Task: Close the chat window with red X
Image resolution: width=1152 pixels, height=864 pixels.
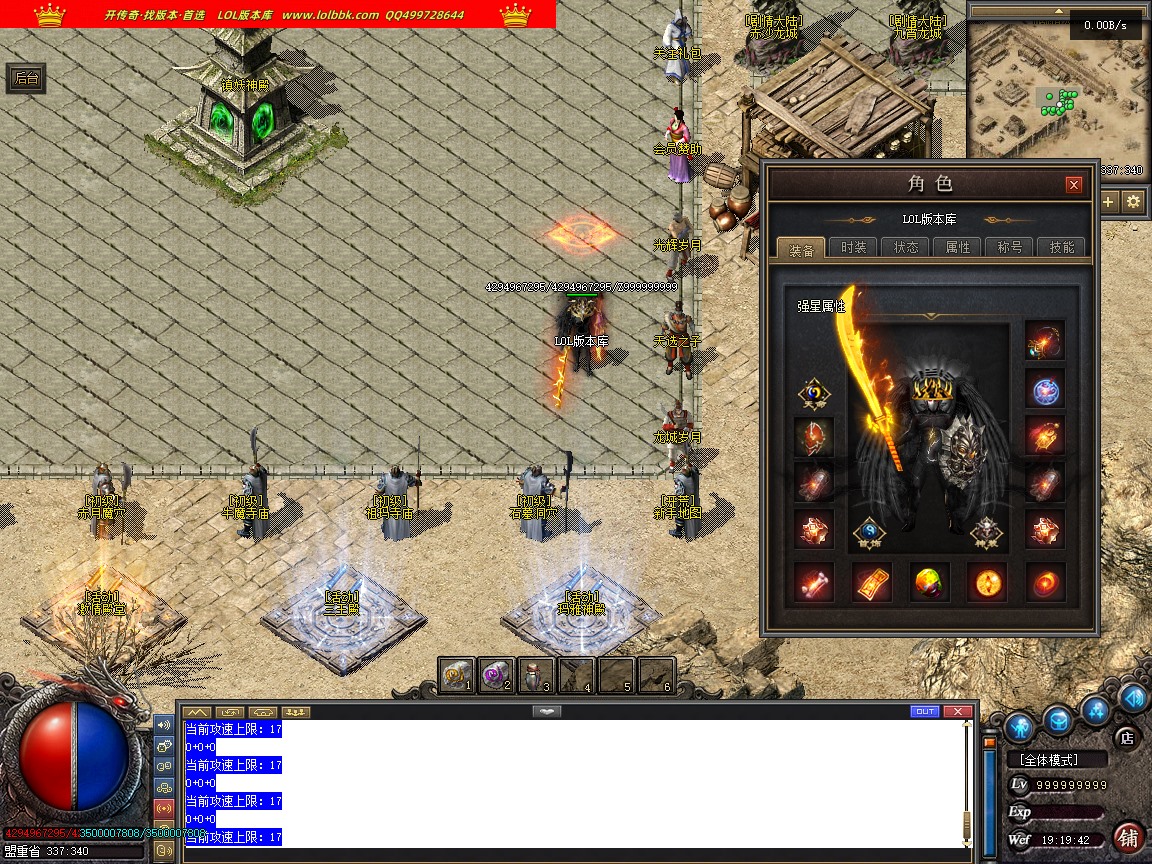Action: tap(958, 712)
